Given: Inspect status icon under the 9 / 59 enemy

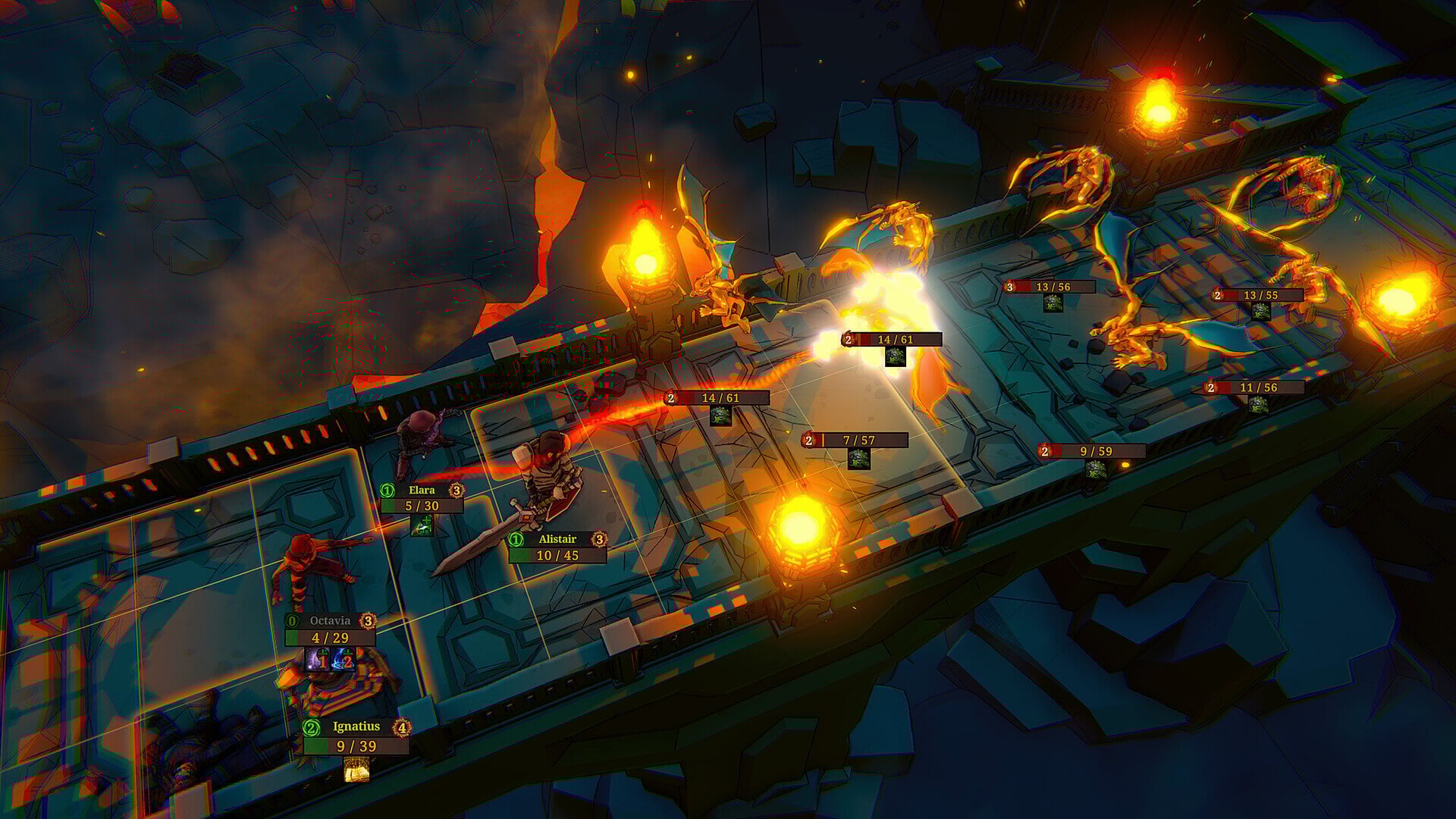Looking at the screenshot, I should click(x=1096, y=470).
